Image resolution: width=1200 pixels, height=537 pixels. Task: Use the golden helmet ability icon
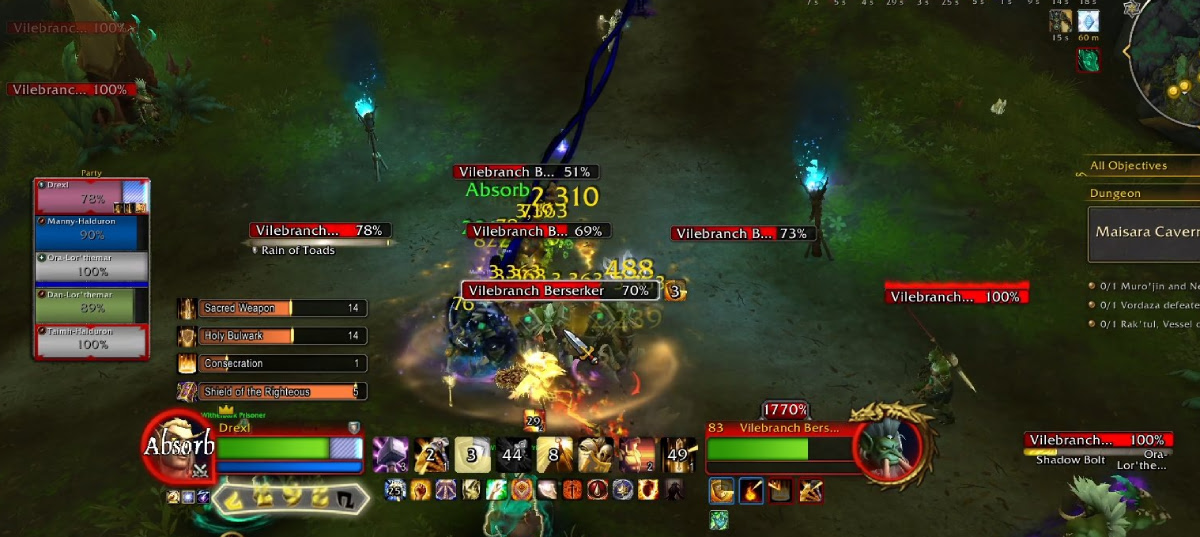coord(595,455)
